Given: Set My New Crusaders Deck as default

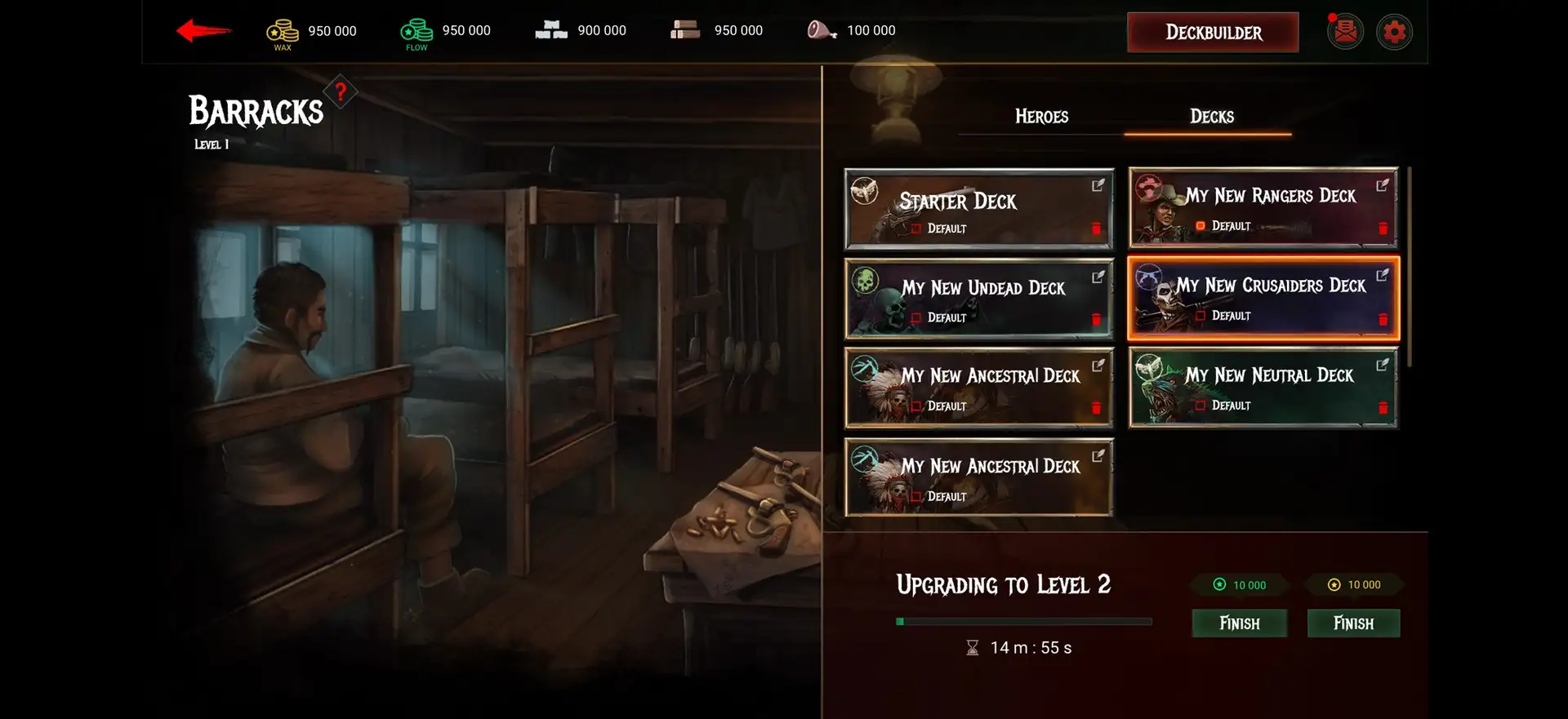Looking at the screenshot, I should [1200, 316].
